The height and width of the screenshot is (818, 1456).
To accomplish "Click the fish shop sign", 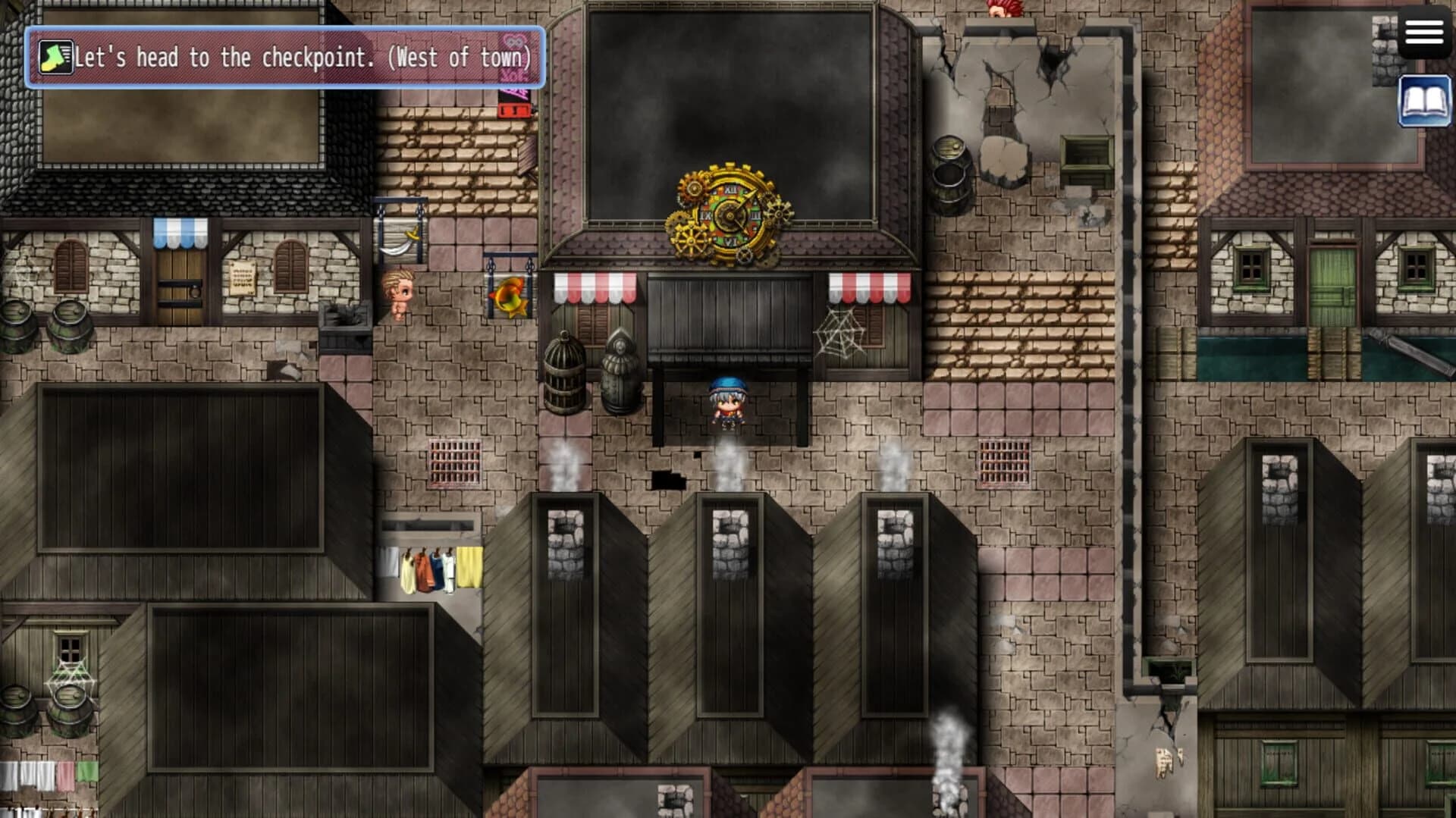I will pos(507,296).
